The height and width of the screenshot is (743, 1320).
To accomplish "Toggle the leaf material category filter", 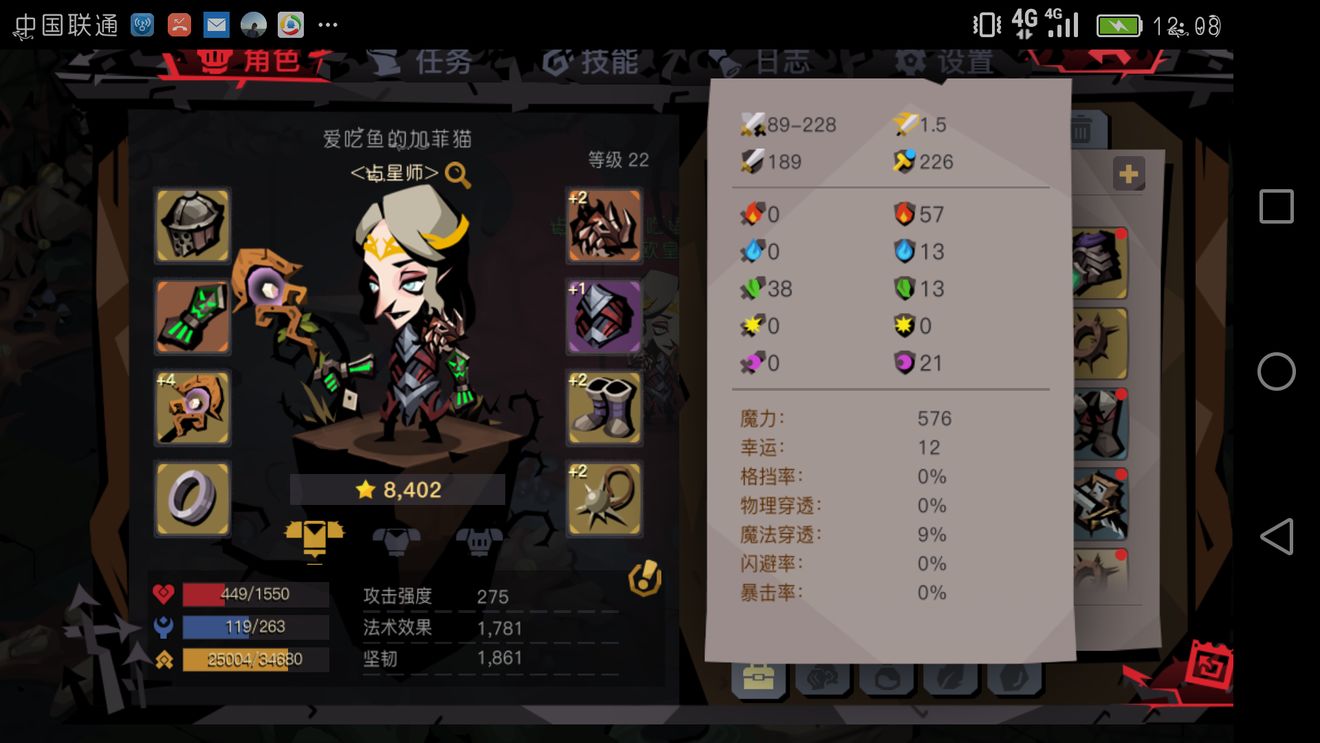I will click(x=952, y=678).
